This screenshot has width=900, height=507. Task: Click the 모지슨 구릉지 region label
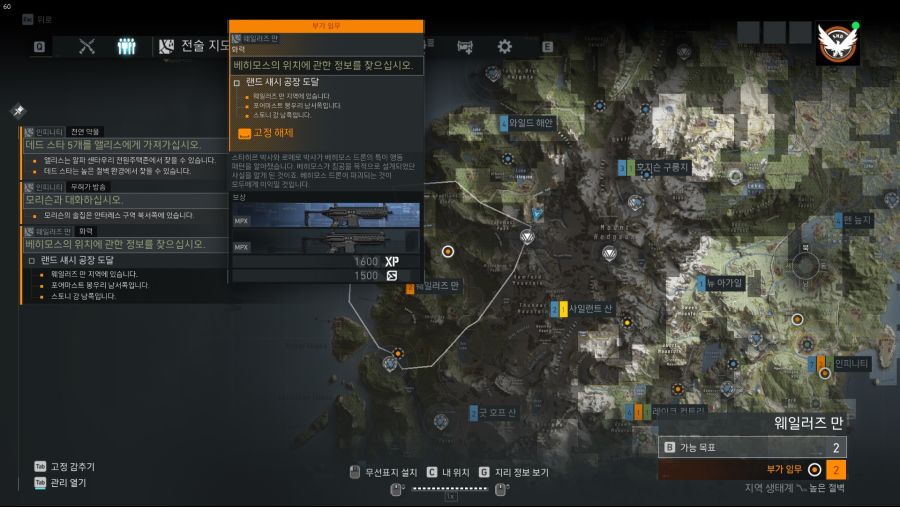point(661,168)
